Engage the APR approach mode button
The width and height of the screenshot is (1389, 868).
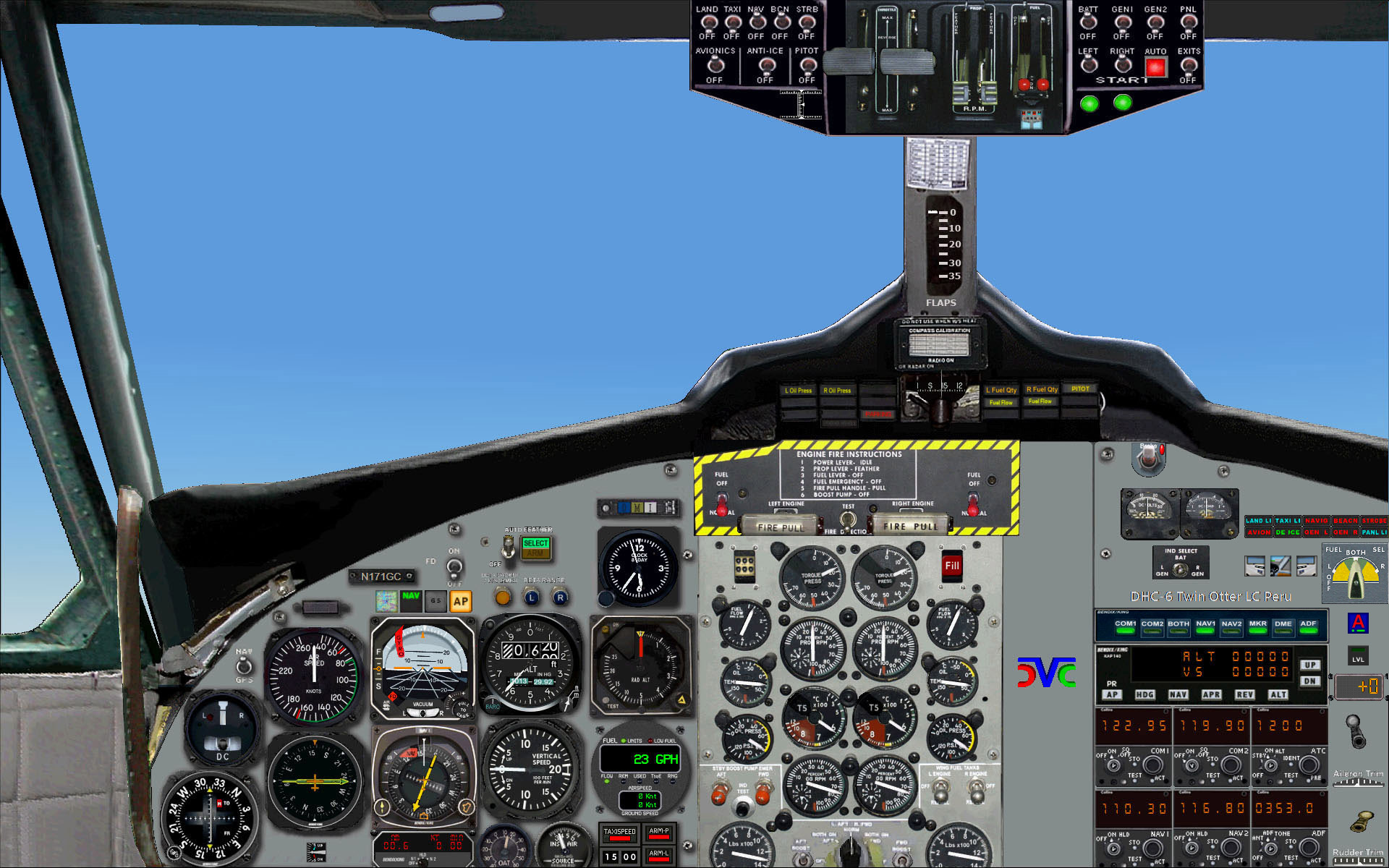(x=1211, y=694)
